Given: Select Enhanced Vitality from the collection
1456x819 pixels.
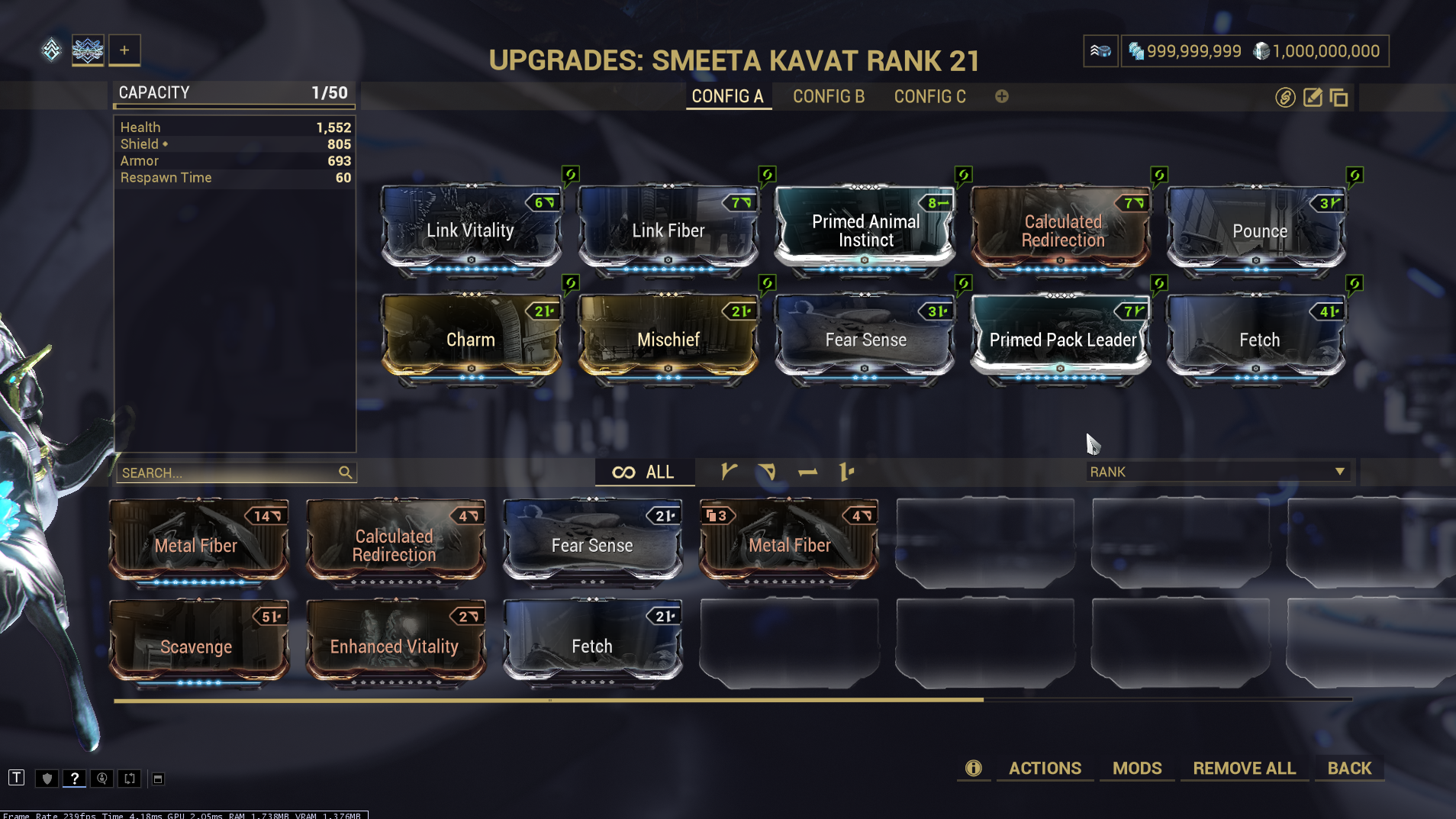Looking at the screenshot, I should click(x=395, y=646).
